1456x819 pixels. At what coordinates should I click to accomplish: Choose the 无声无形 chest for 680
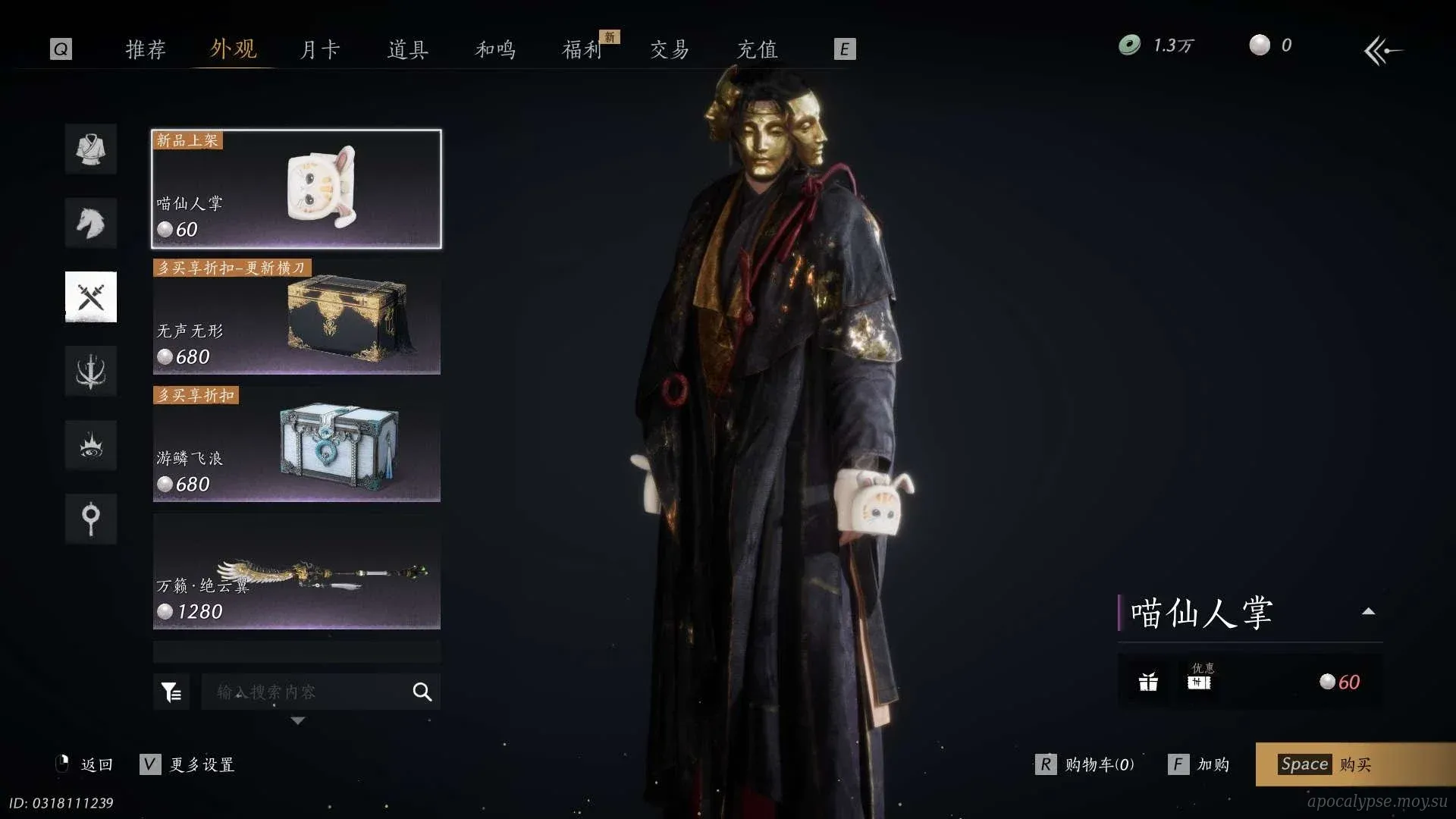297,317
